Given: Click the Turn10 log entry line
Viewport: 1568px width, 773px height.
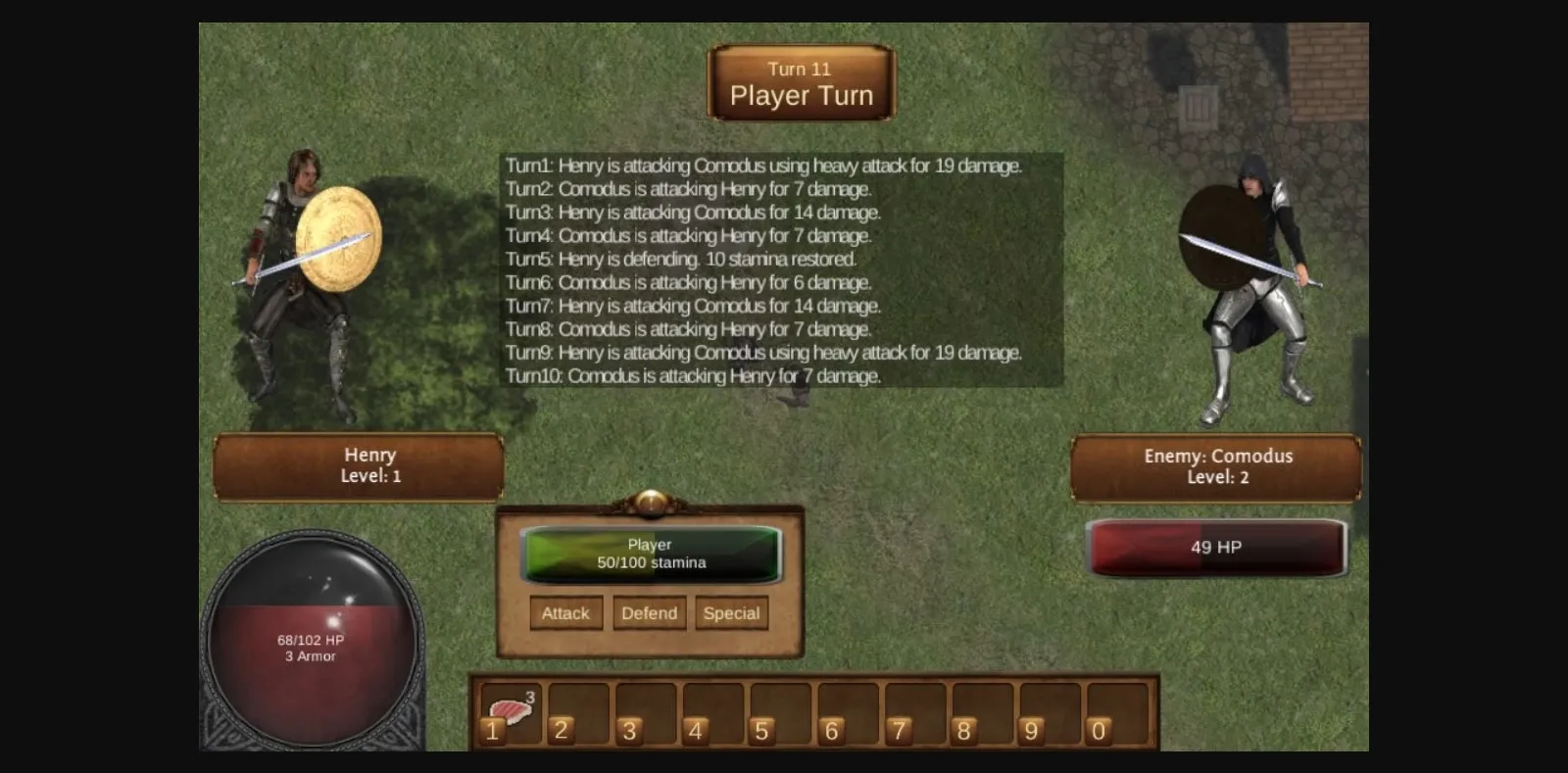Looking at the screenshot, I should coord(692,375).
